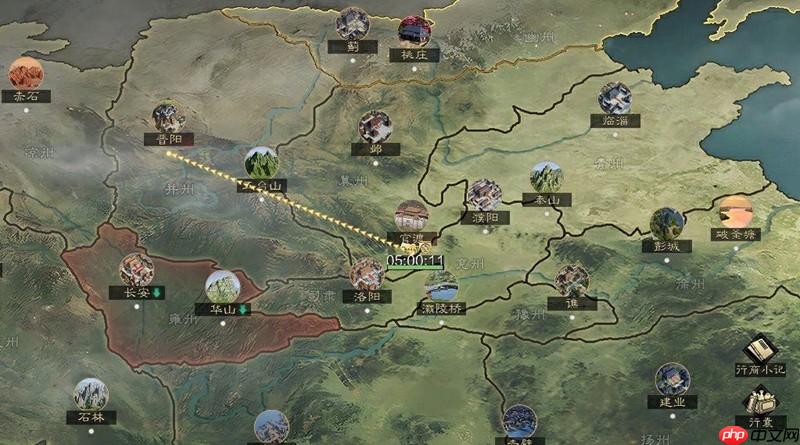Select the 建业 city marker
This screenshot has height=445, width=800.
tap(672, 380)
